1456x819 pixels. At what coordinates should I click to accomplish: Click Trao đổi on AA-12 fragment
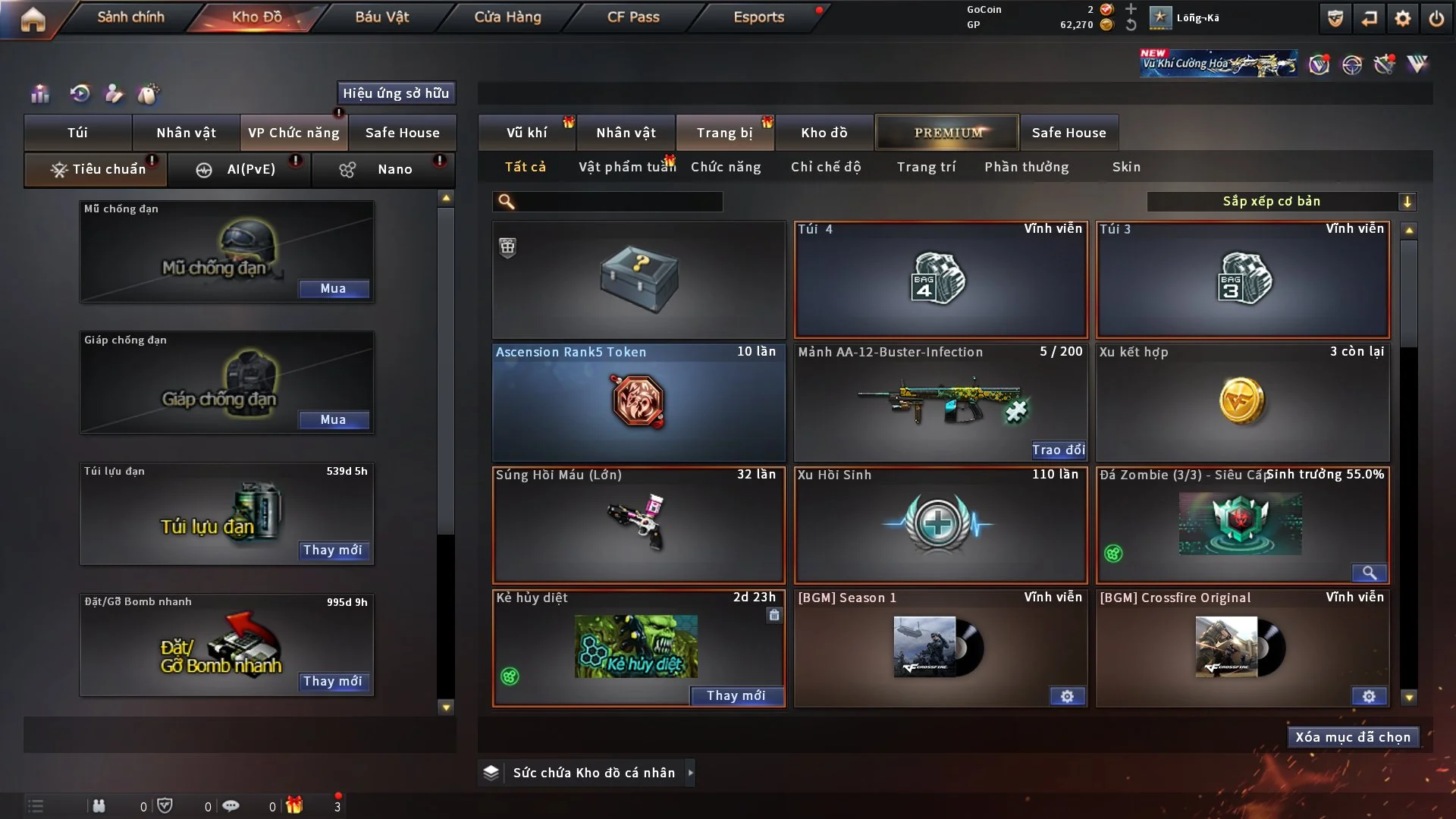tap(1058, 450)
